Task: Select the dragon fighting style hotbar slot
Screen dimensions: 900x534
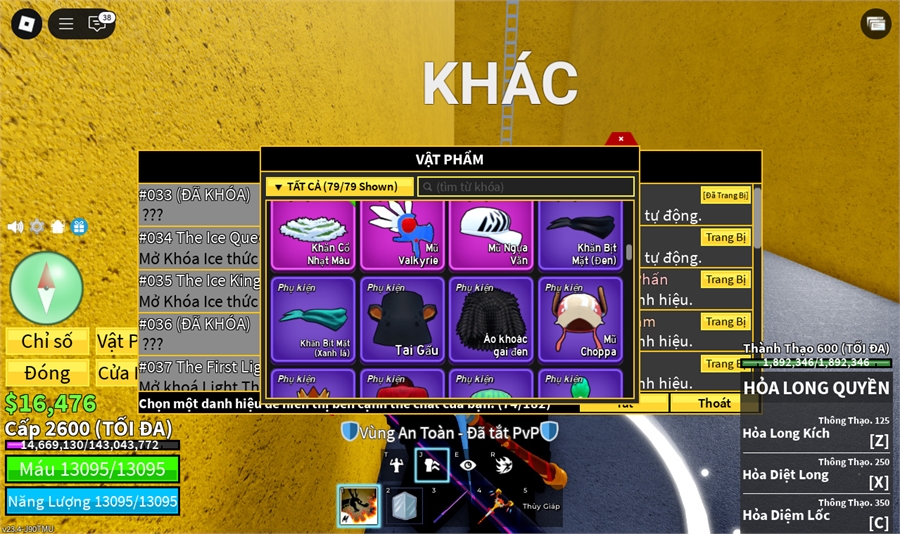Action: [x=358, y=505]
